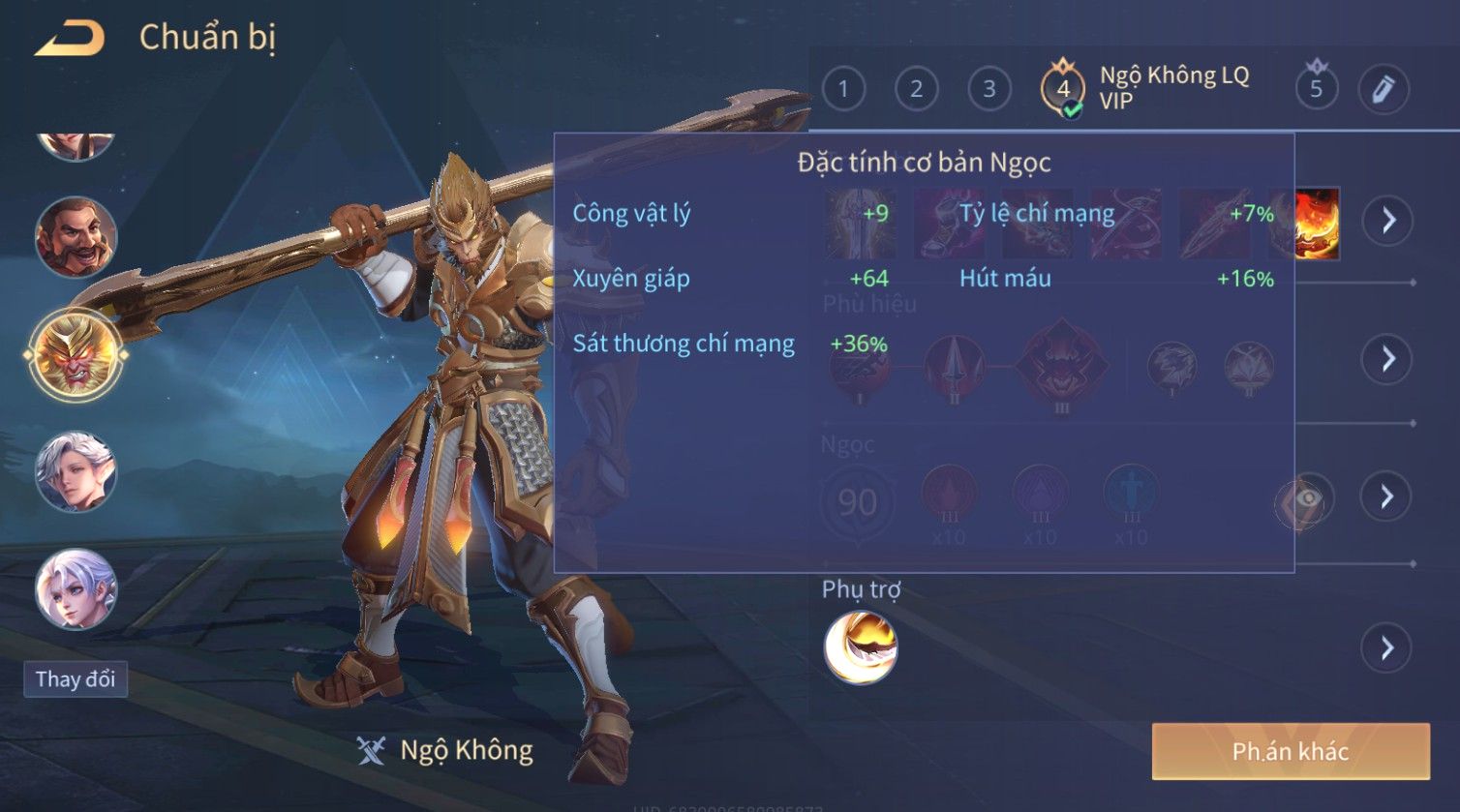
Task: Select the Phụ trợ support skill icon
Action: [860, 647]
